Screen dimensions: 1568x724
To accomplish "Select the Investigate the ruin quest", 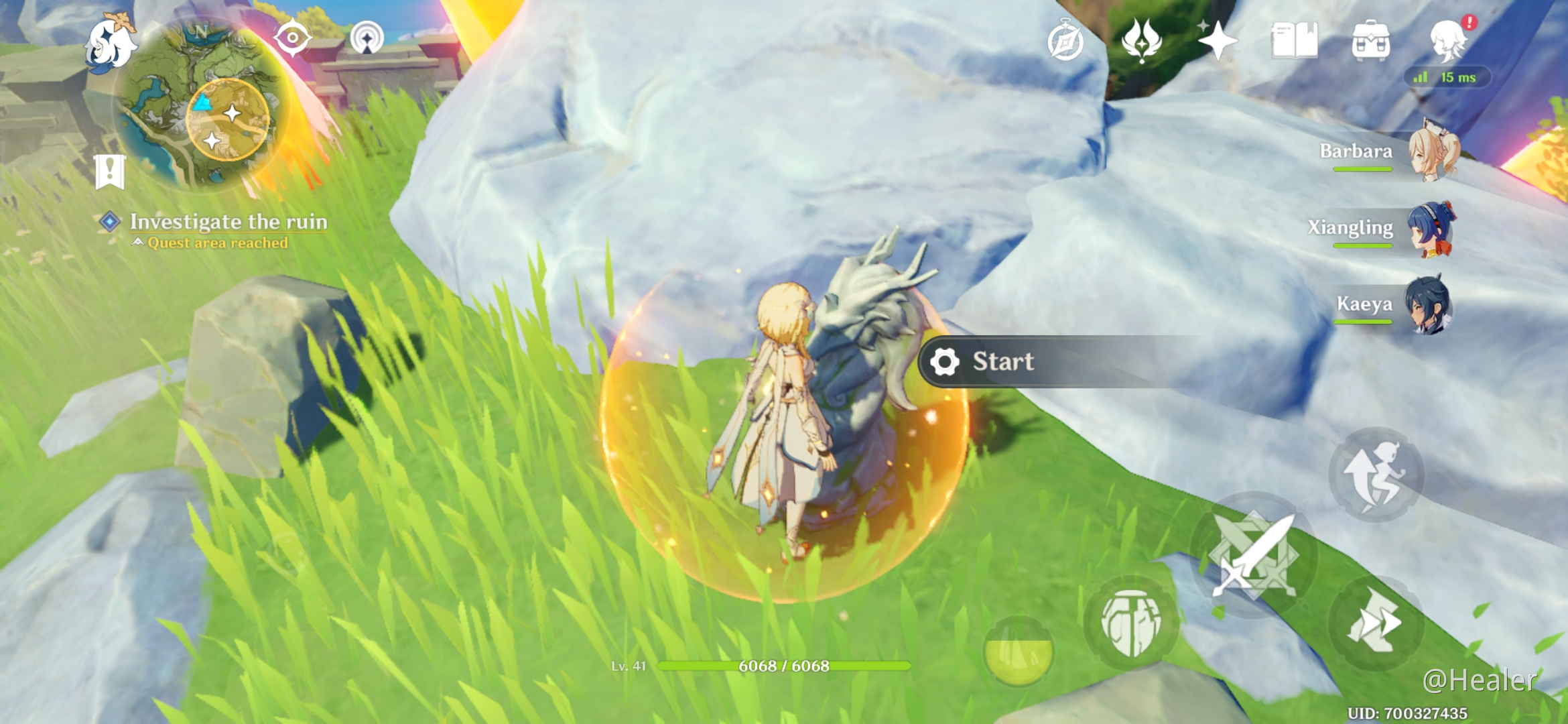I will tap(228, 222).
